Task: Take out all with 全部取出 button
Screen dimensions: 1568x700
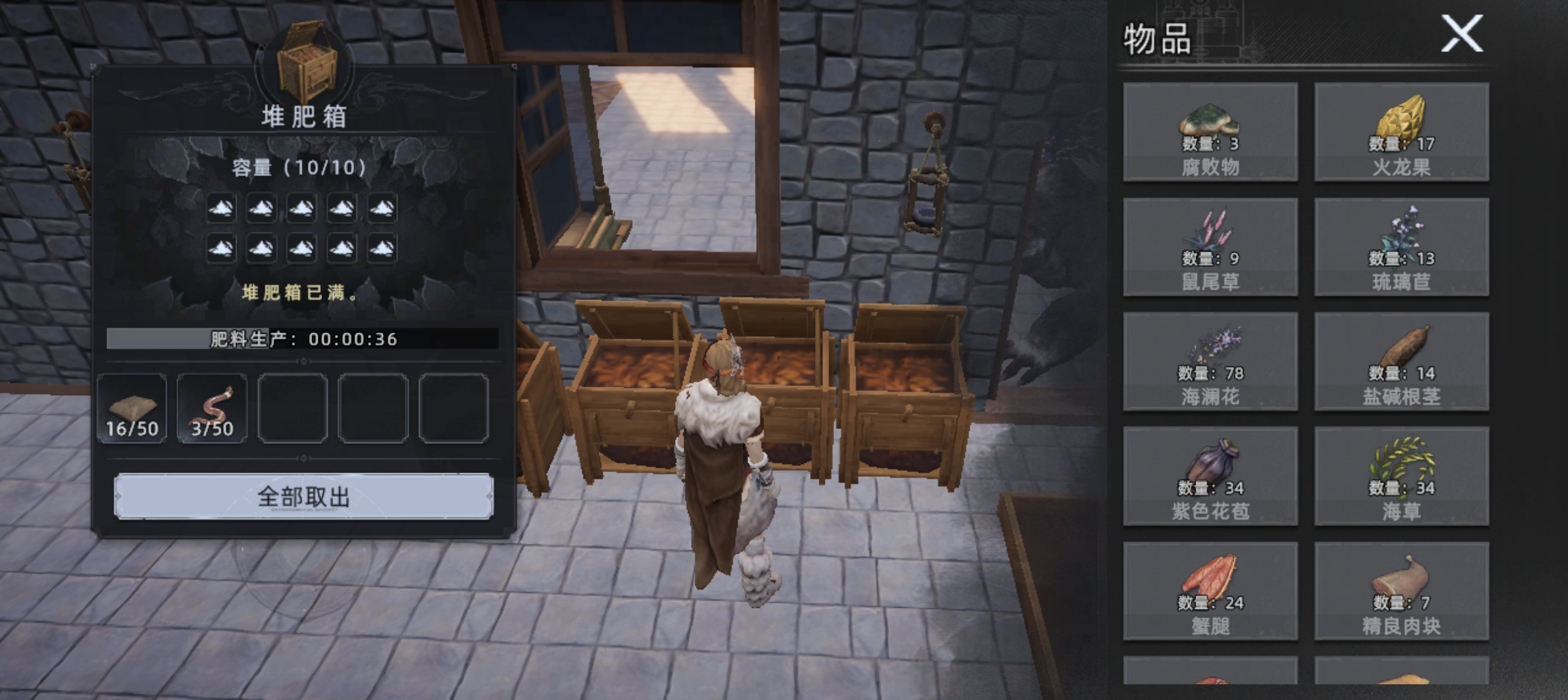Action: coord(303,496)
